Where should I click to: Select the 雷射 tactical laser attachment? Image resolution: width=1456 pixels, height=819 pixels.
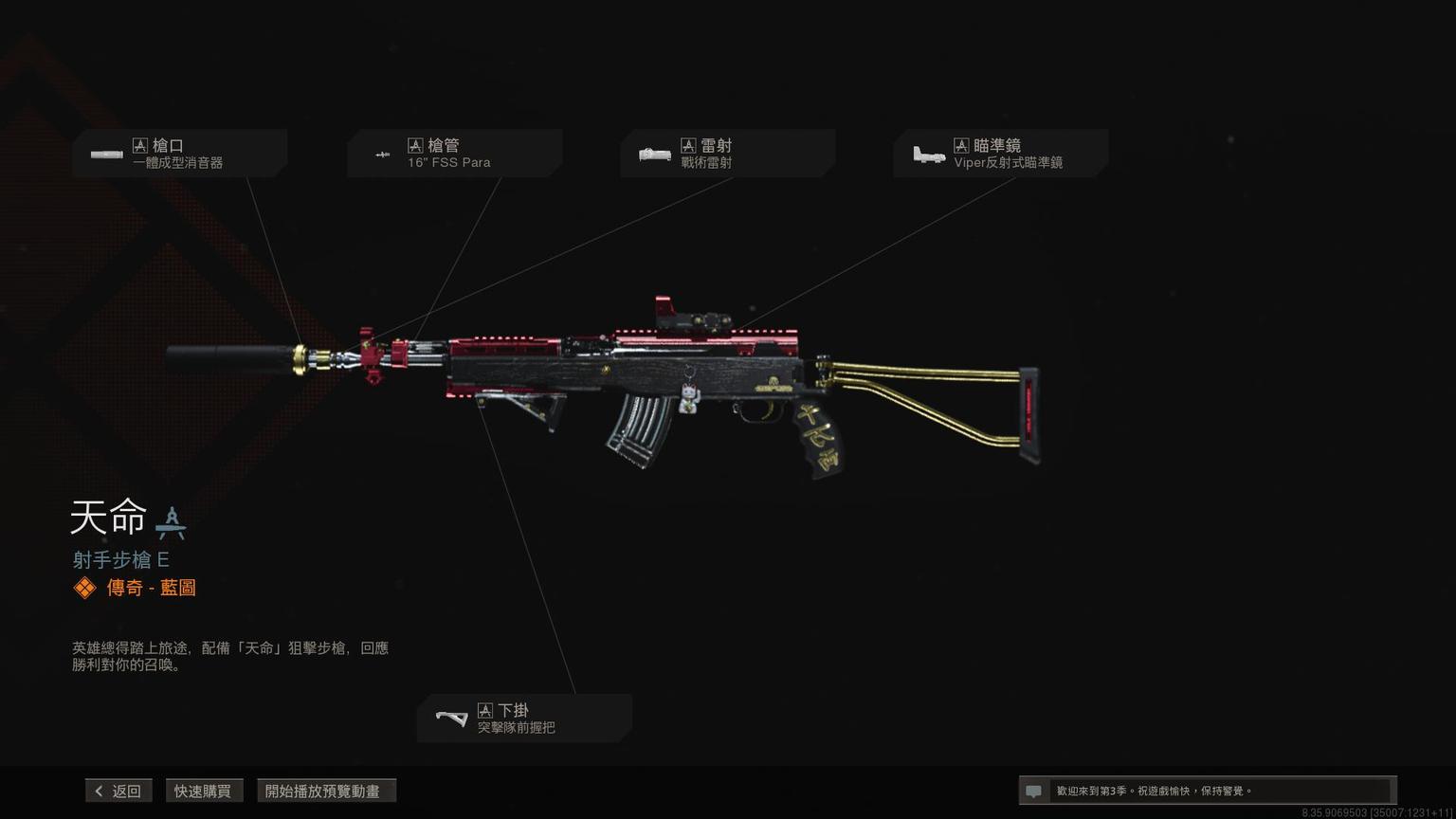727,154
